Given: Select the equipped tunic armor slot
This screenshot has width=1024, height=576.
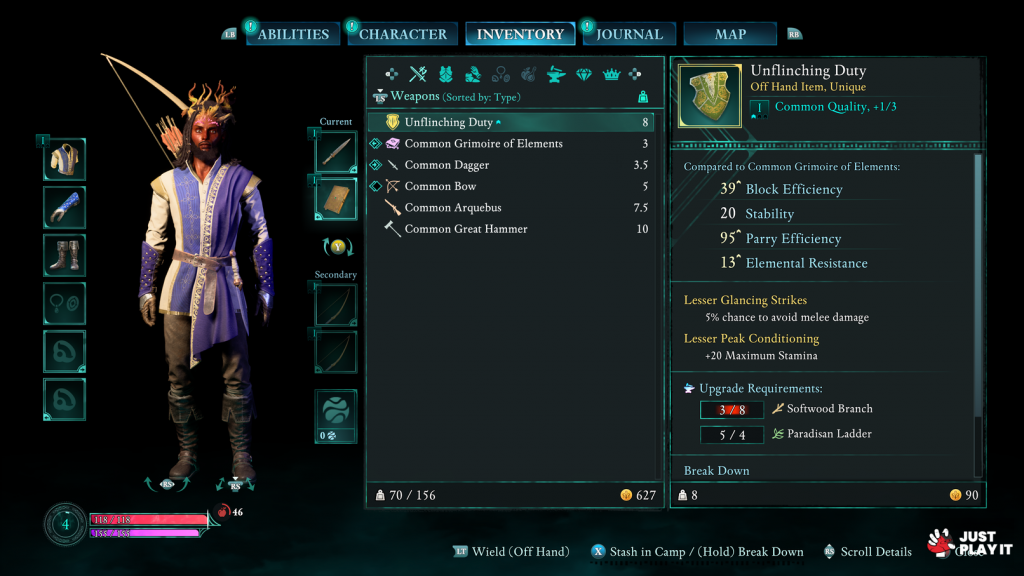Looking at the screenshot, I should click(64, 159).
